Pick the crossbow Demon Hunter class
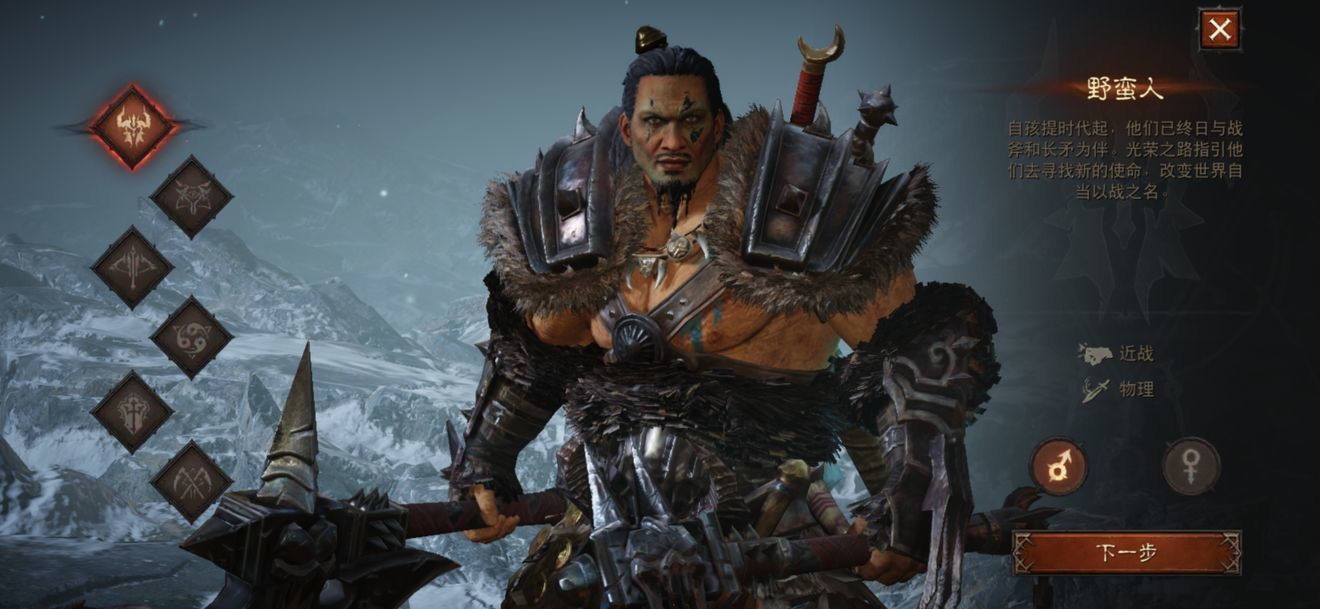The height and width of the screenshot is (609, 1320). pos(132,268)
